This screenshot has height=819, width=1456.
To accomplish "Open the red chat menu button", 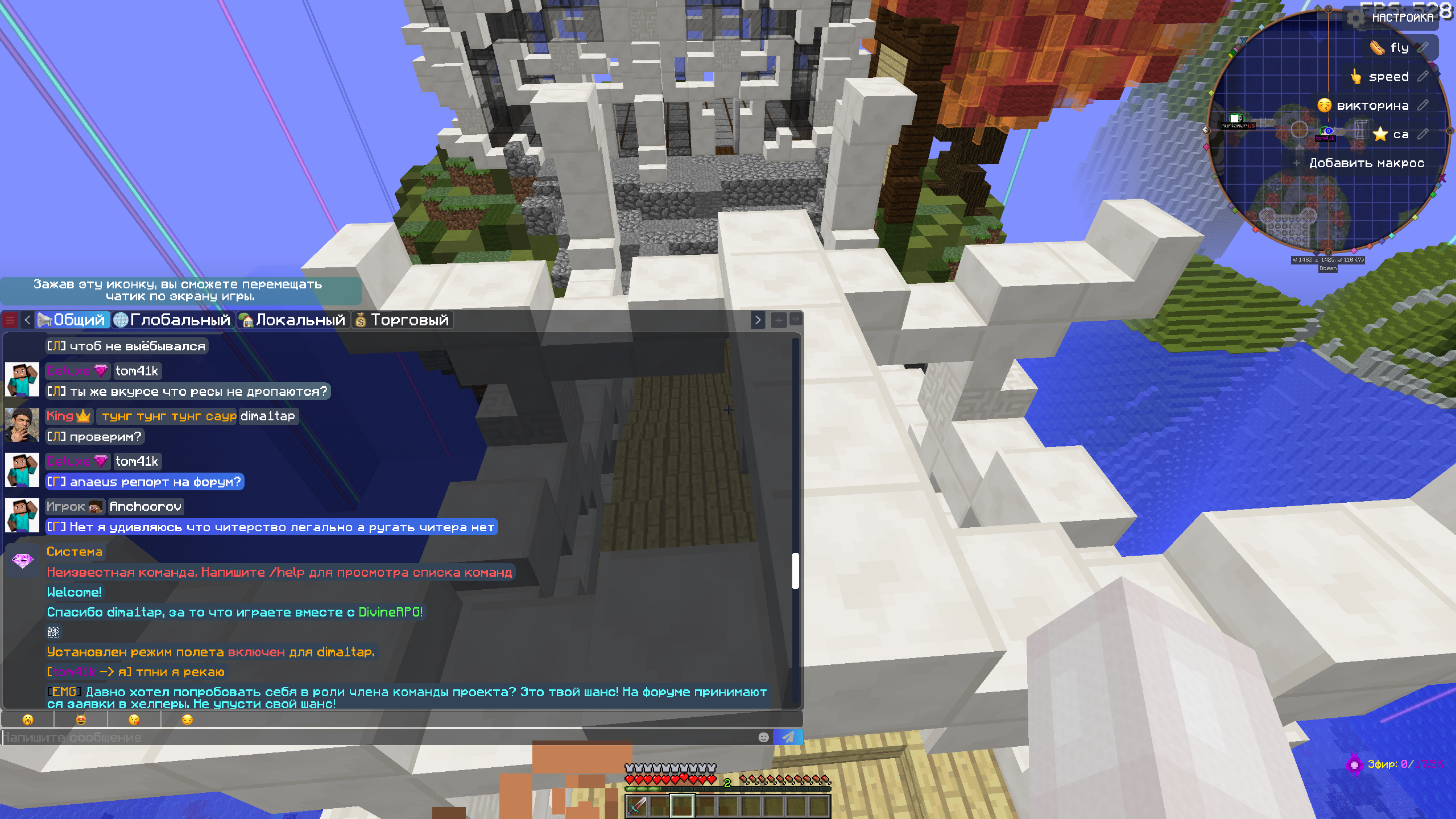I will pyautogui.click(x=10, y=320).
